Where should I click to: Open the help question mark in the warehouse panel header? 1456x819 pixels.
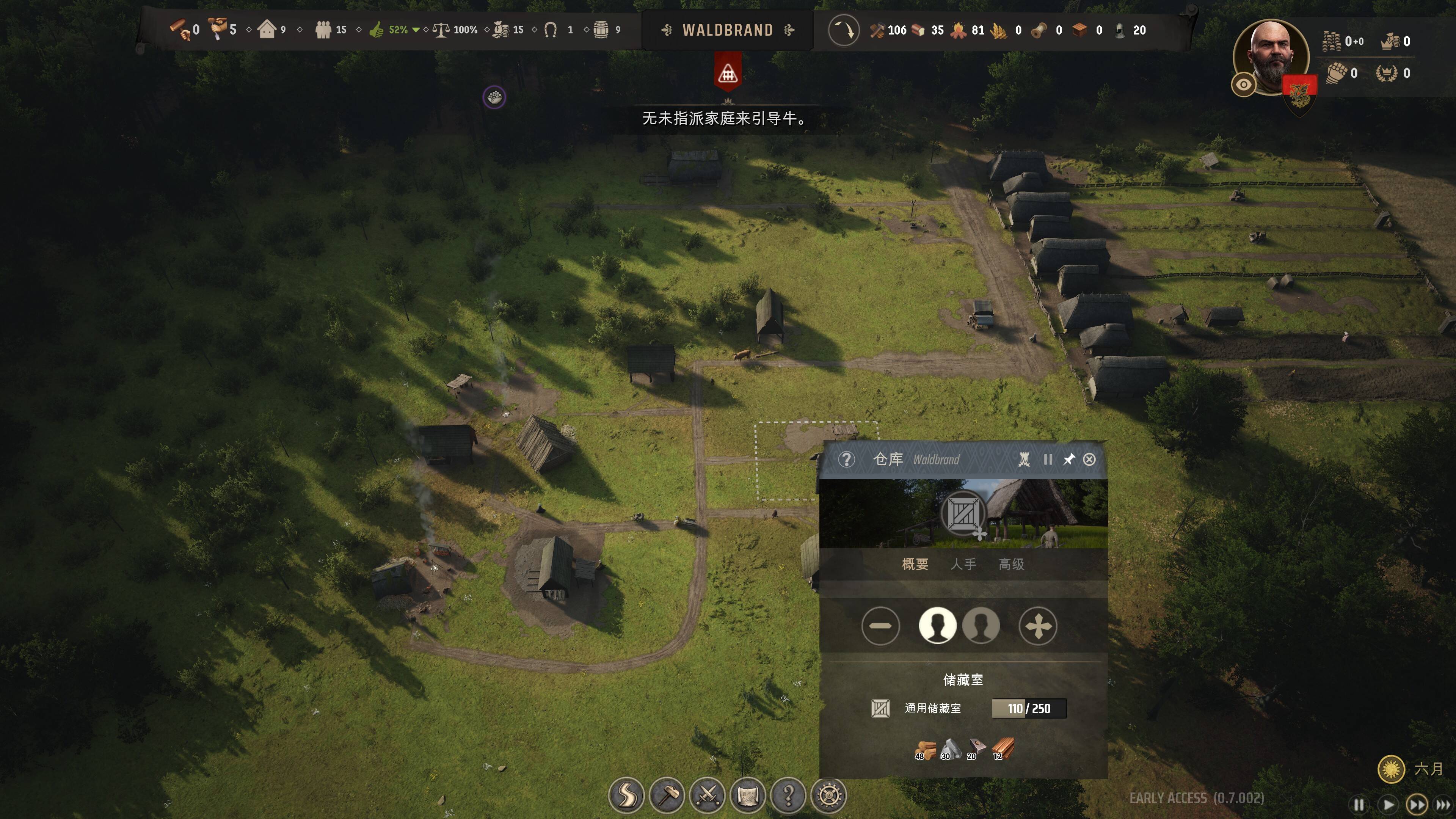(846, 460)
